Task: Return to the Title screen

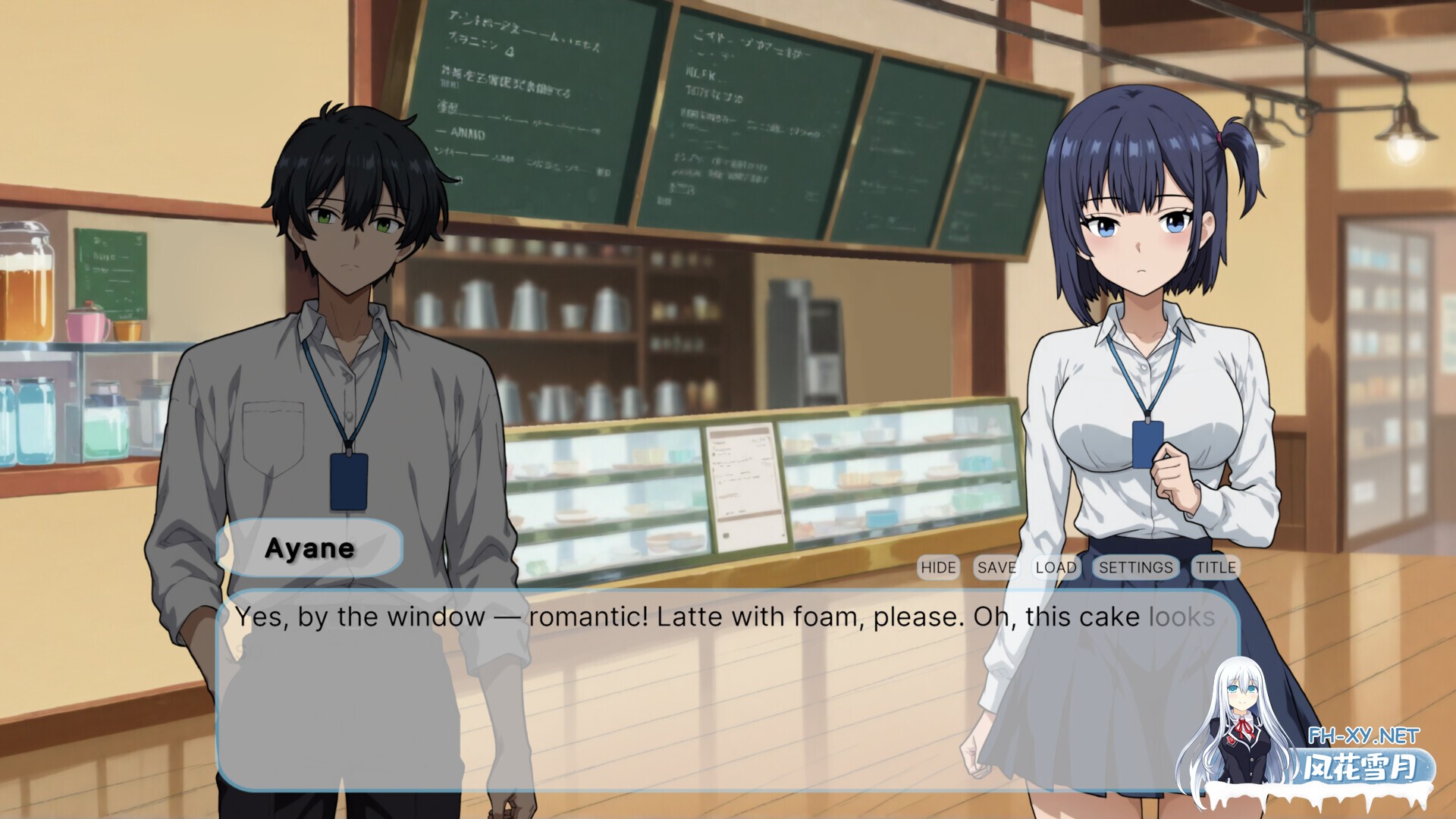Action: tap(1215, 567)
